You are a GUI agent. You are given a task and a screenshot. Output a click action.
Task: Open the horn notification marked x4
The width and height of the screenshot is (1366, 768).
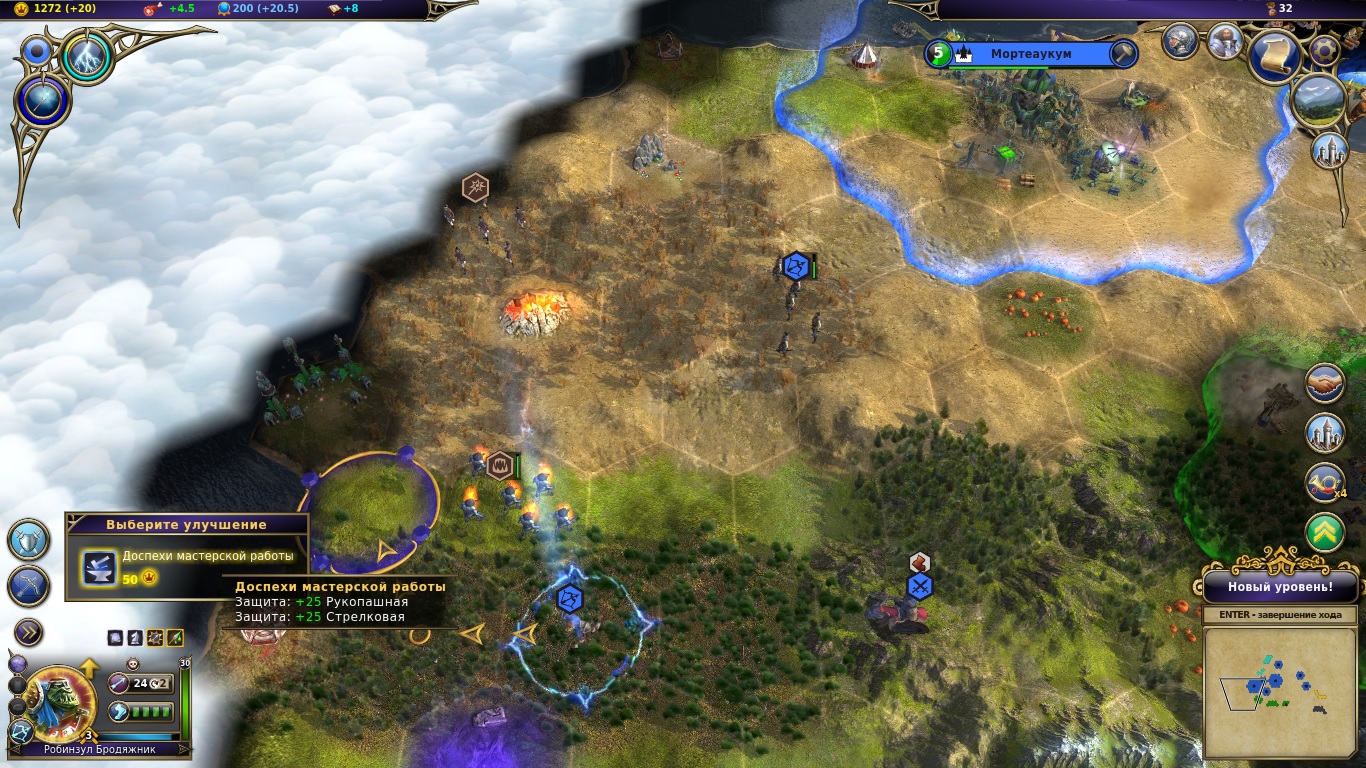(x=1325, y=483)
